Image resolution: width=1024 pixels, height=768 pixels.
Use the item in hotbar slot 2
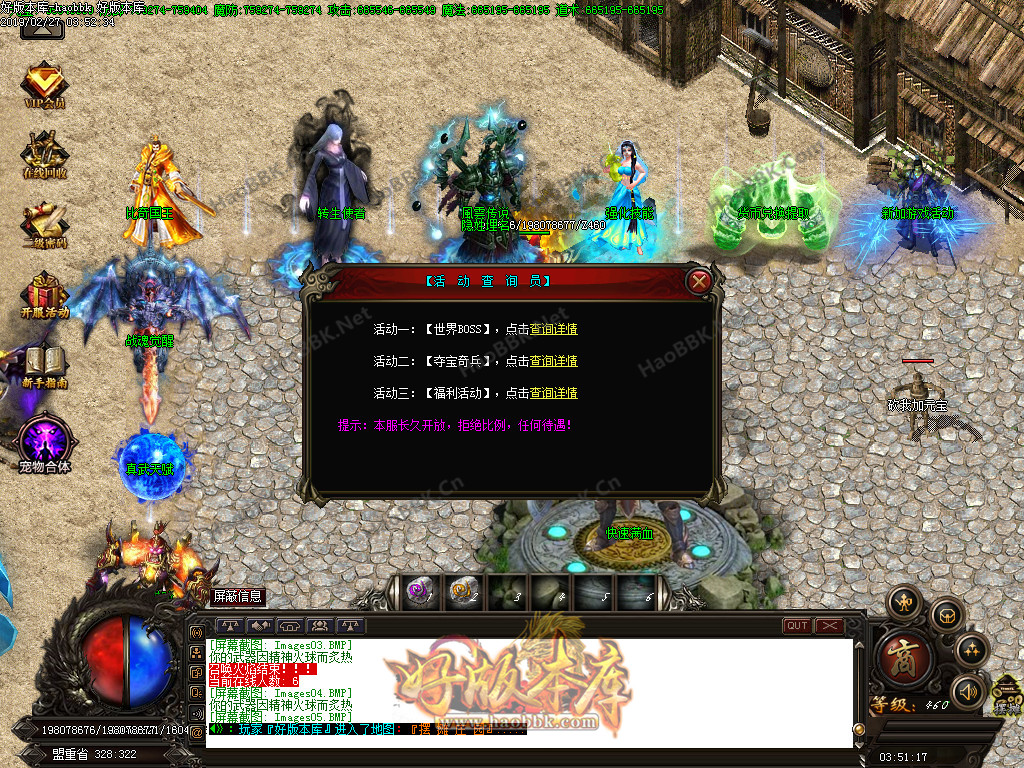(x=462, y=592)
